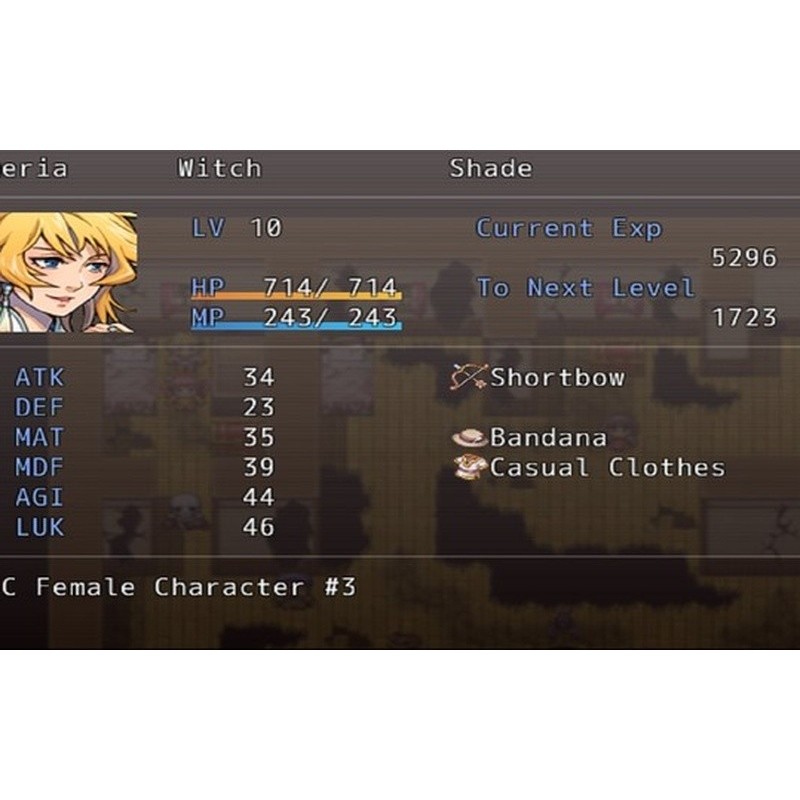Click the Casual Clothes armor slot
The width and height of the screenshot is (800, 800).
click(x=590, y=468)
